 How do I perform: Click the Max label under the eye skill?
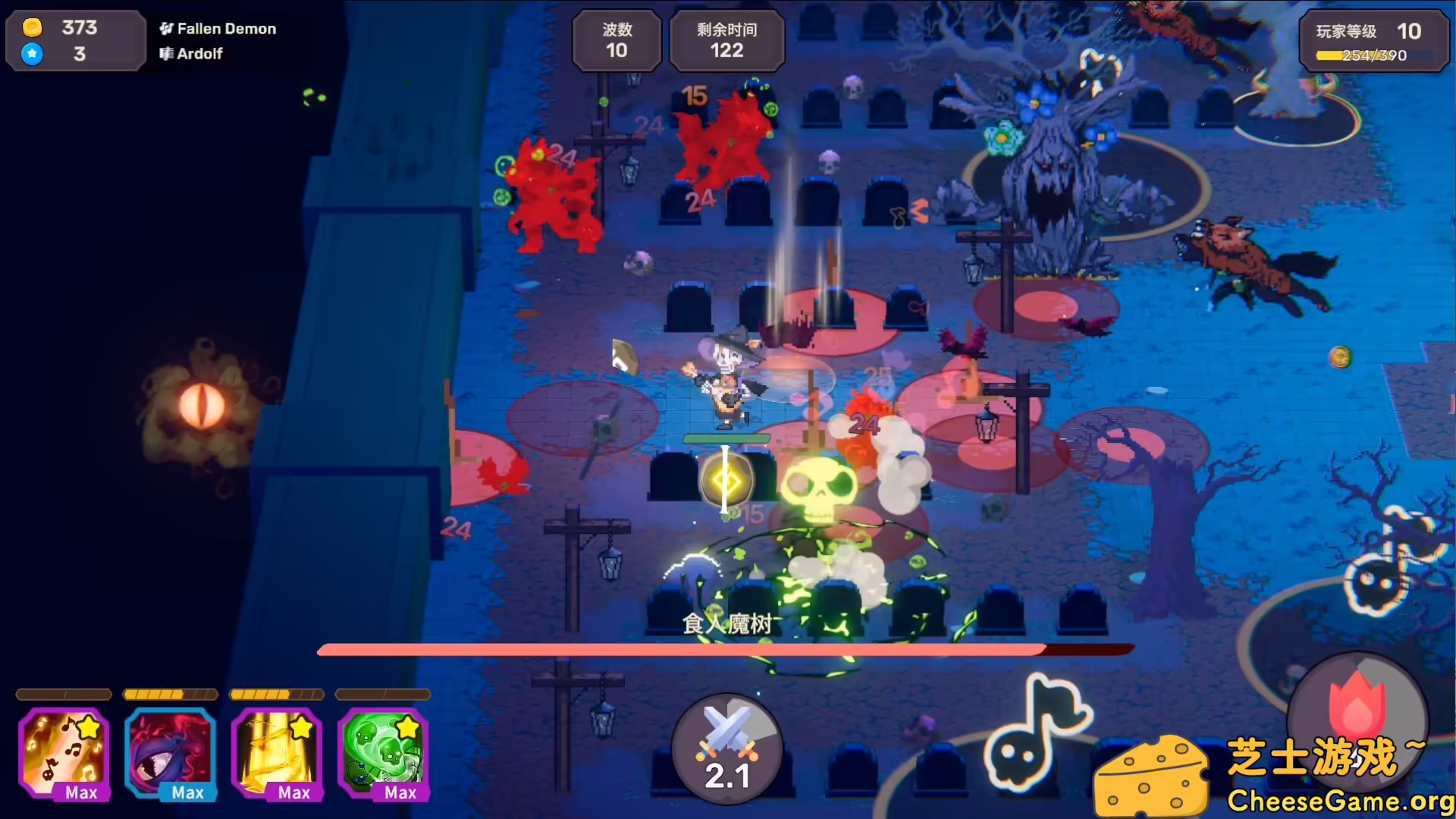coord(187,793)
